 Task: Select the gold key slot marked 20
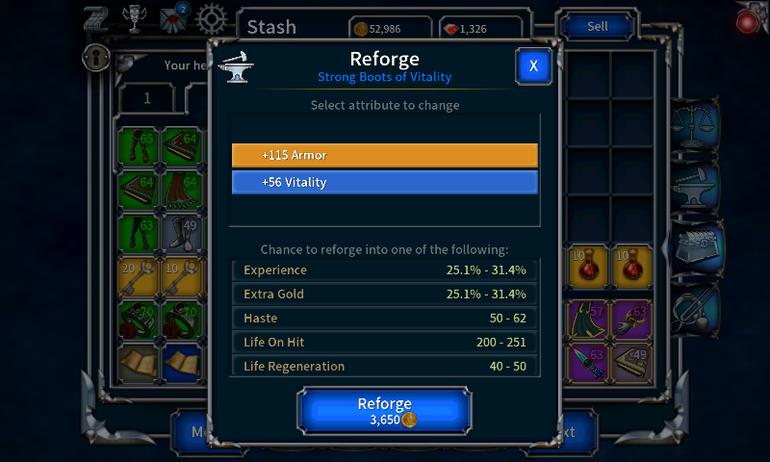138,277
